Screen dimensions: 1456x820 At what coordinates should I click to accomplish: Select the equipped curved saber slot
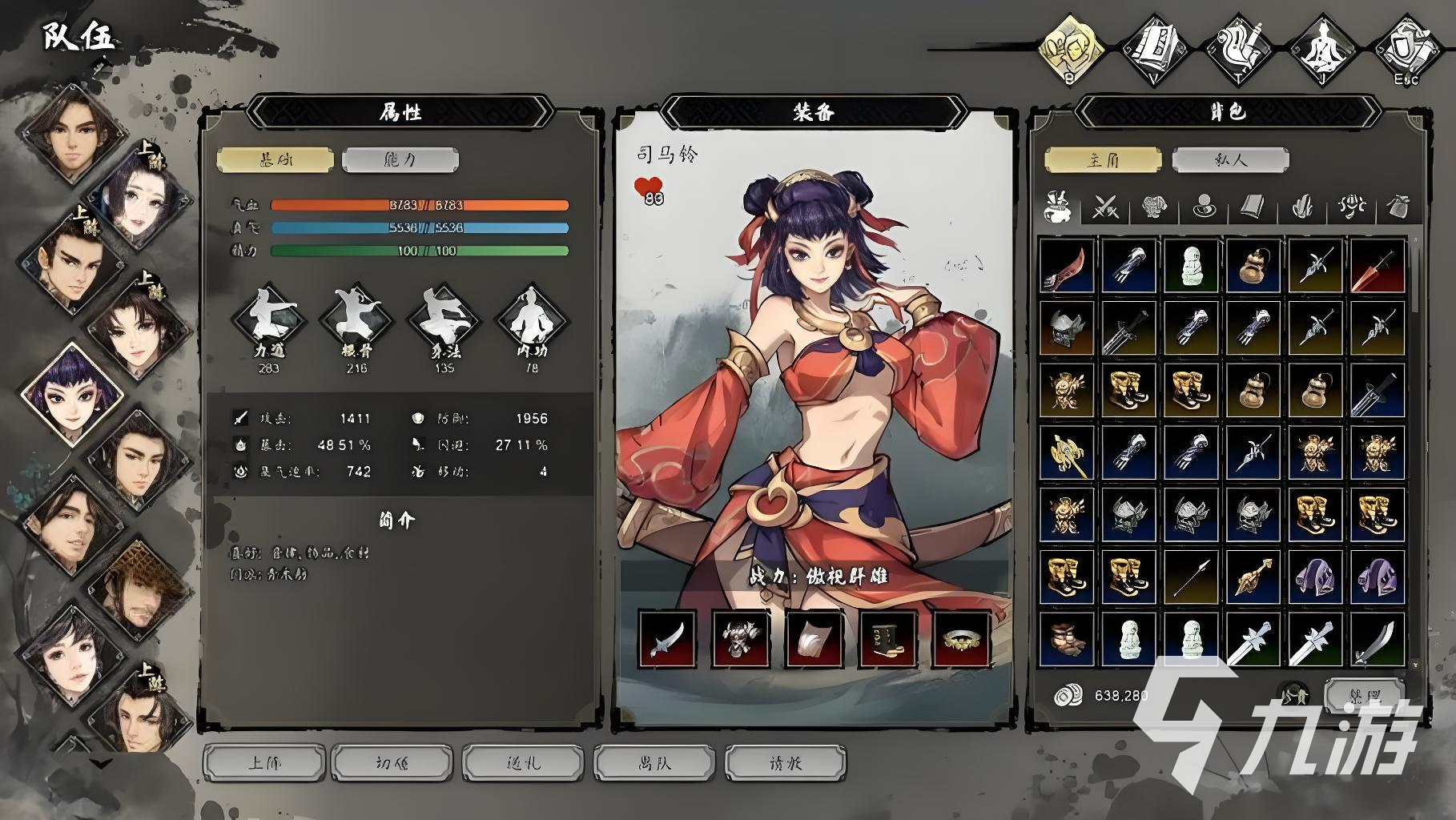[667, 638]
